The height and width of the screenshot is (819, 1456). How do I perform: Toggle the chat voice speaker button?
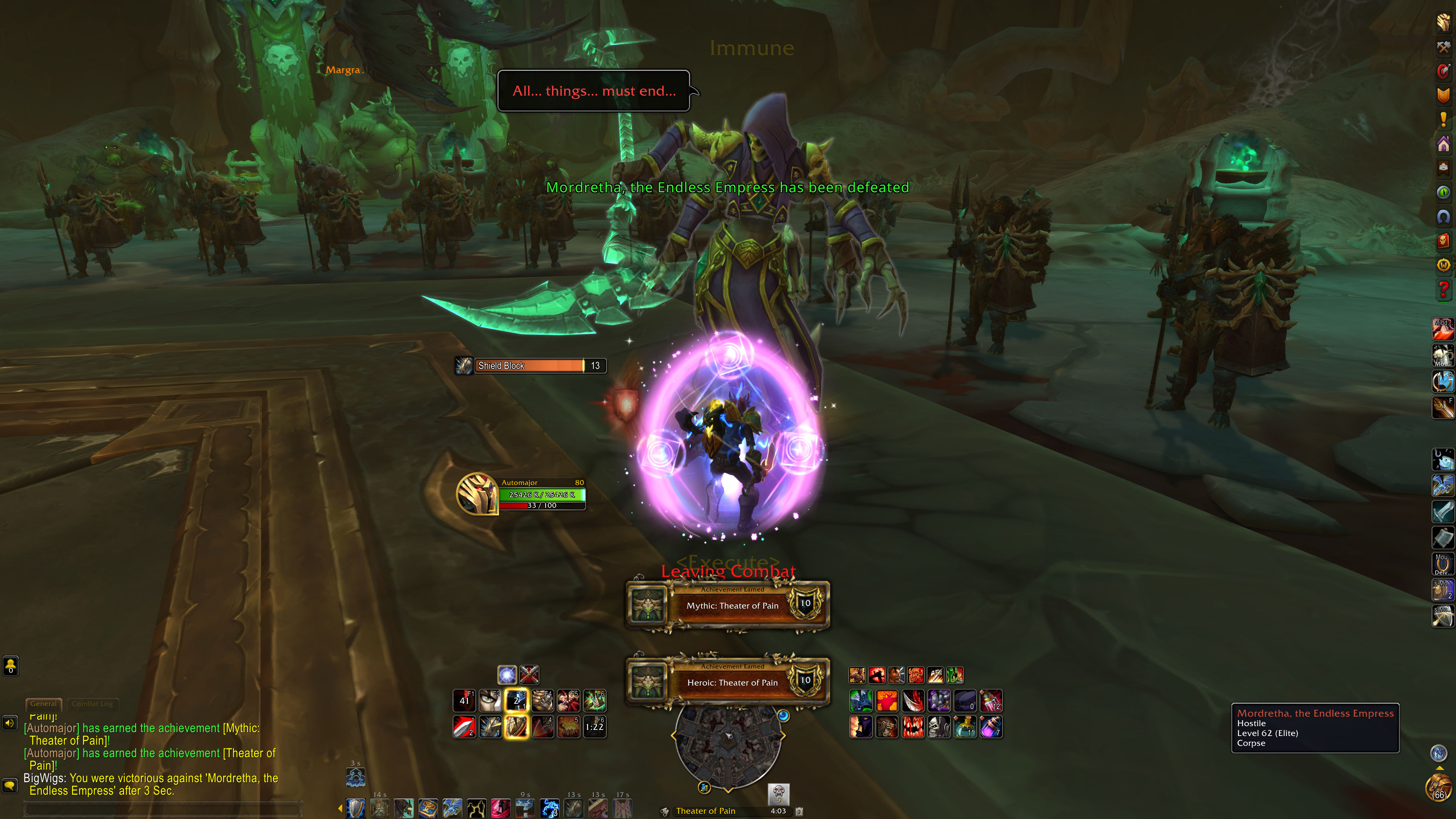pos(10,723)
